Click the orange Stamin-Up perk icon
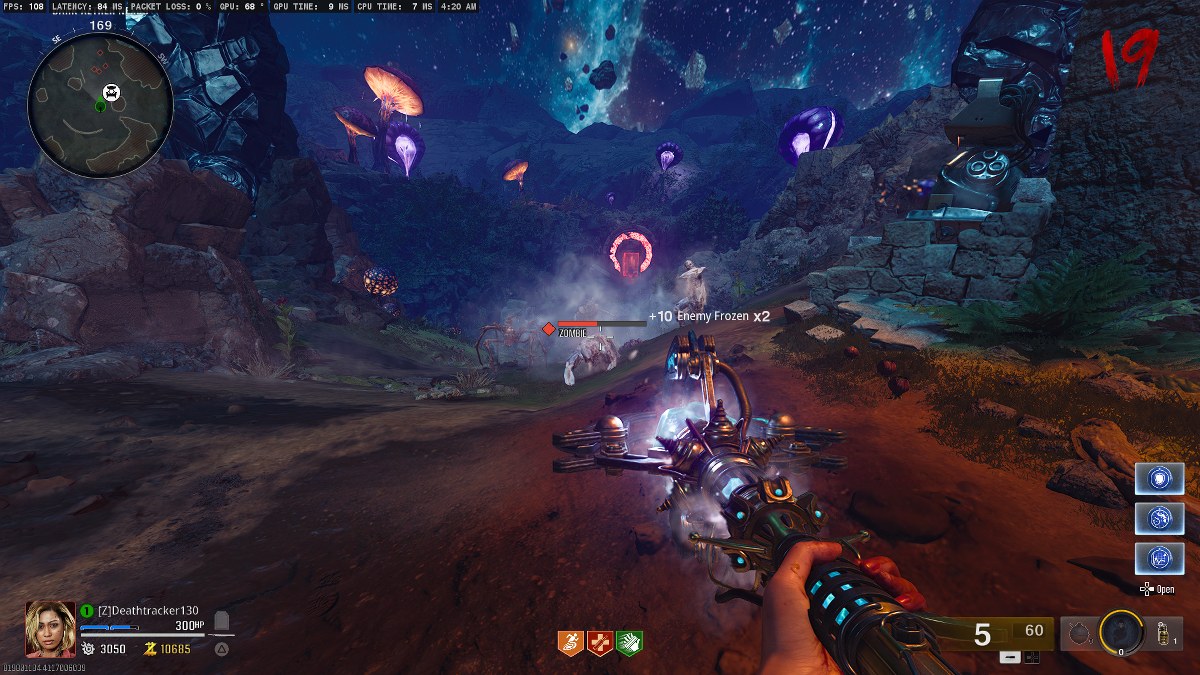 click(x=570, y=643)
